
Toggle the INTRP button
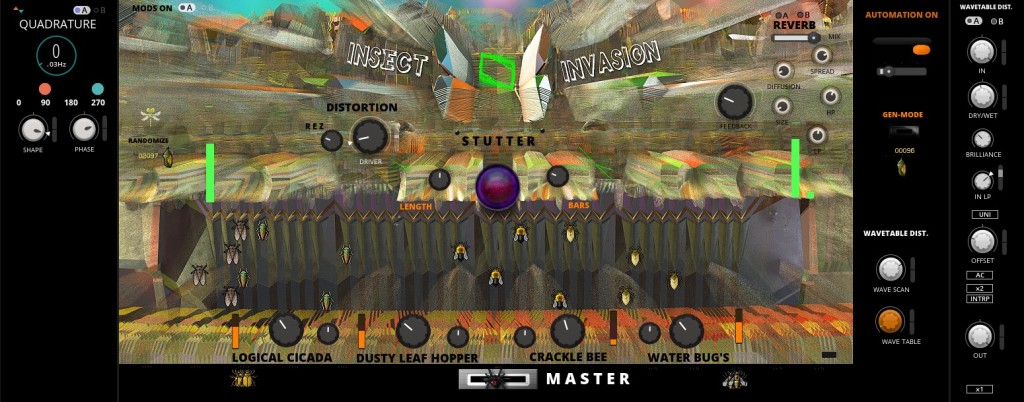980,300
